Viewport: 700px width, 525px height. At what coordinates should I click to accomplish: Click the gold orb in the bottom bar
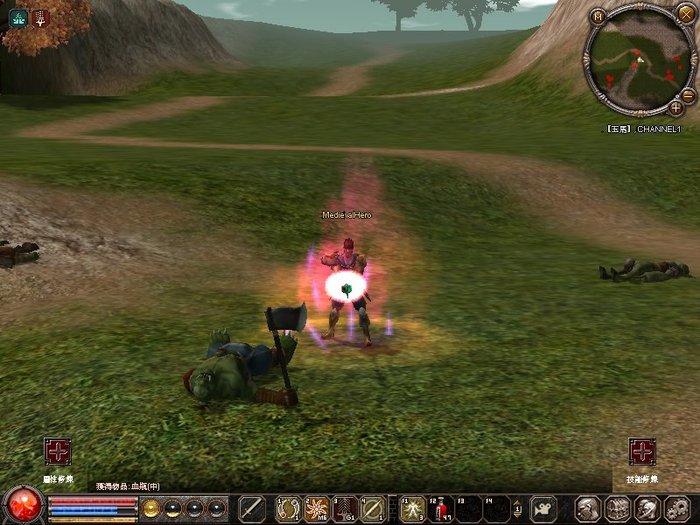point(152,508)
